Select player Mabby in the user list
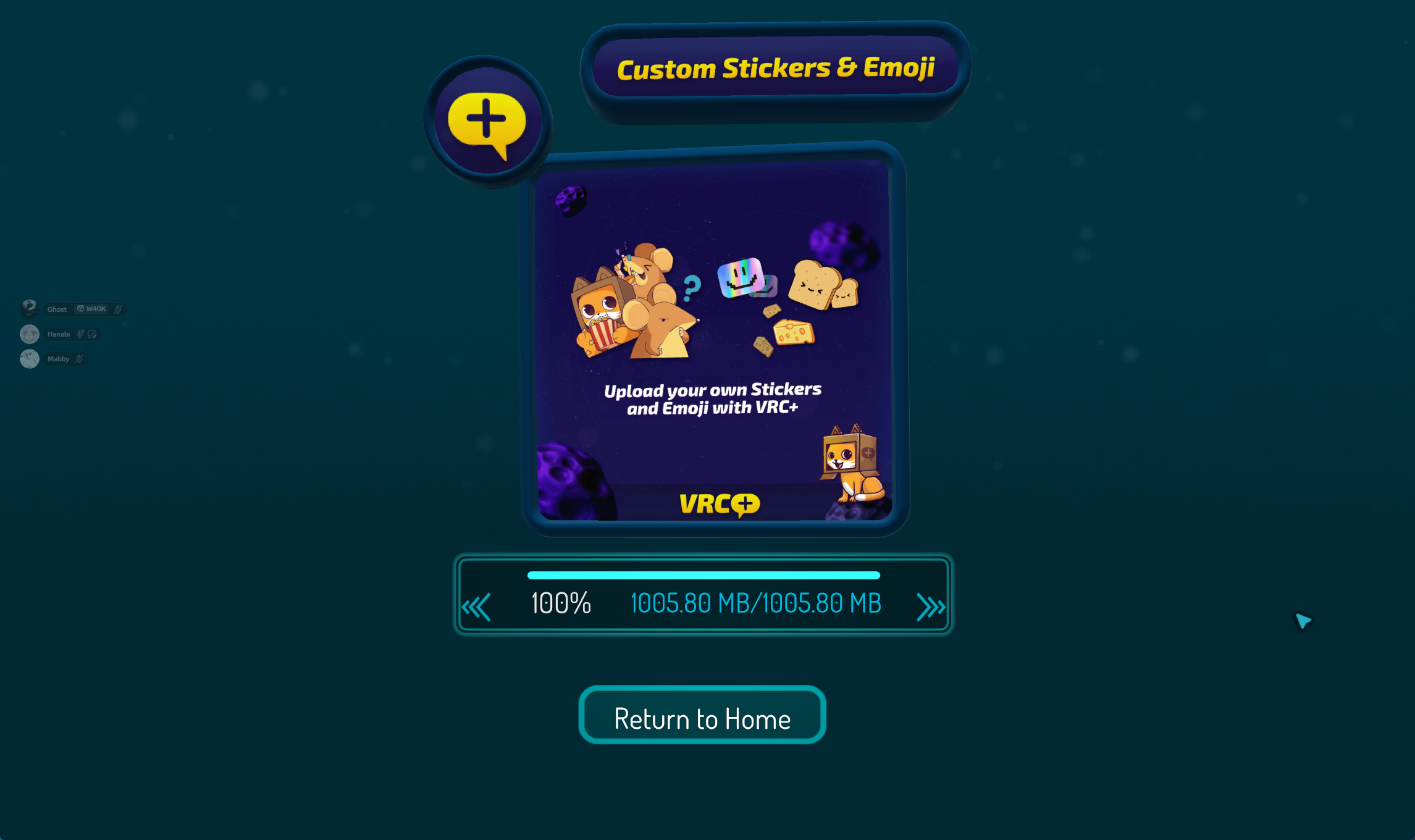This screenshot has width=1415, height=840. click(58, 359)
